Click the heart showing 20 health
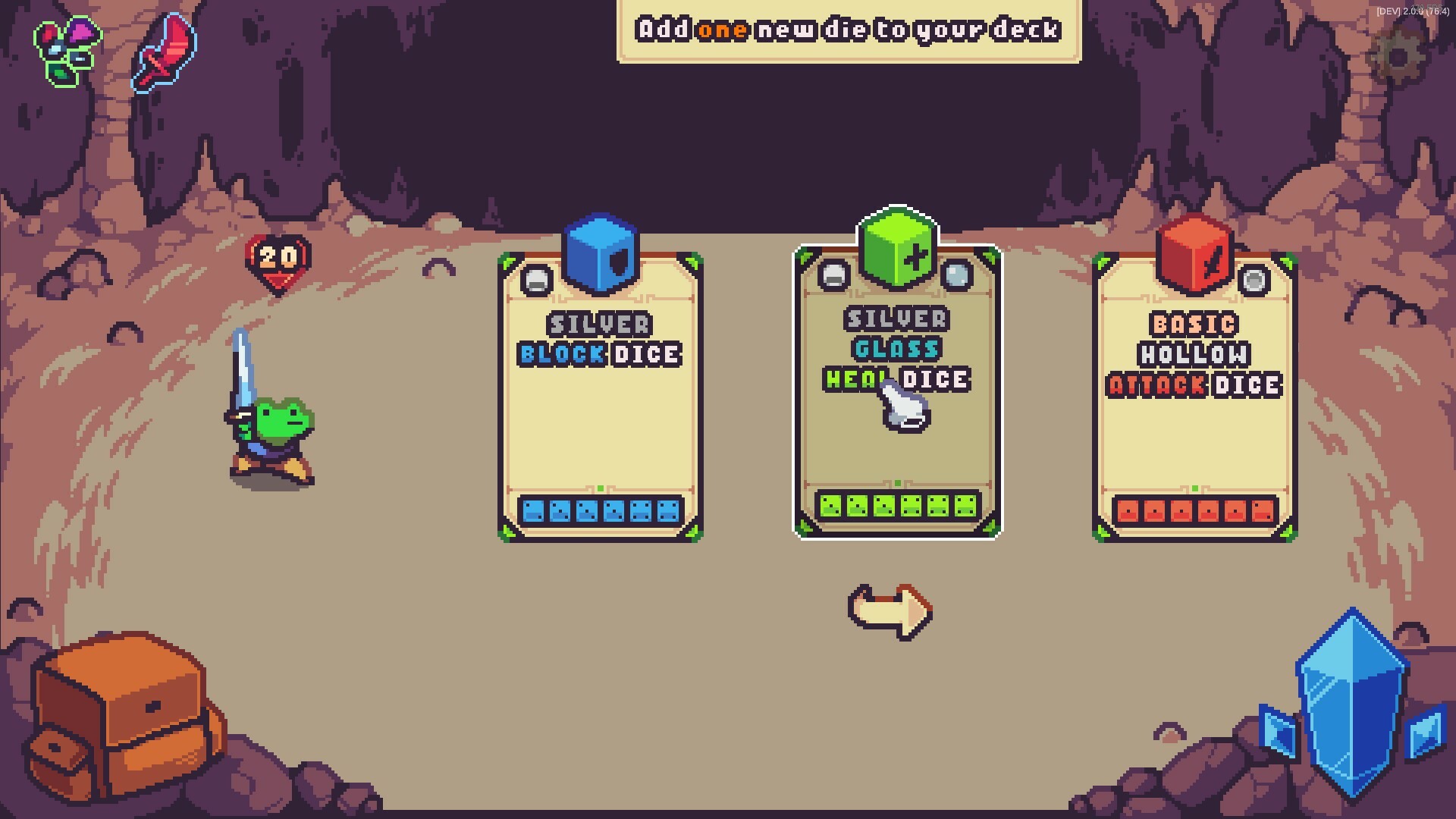The width and height of the screenshot is (1456, 819). point(277,262)
